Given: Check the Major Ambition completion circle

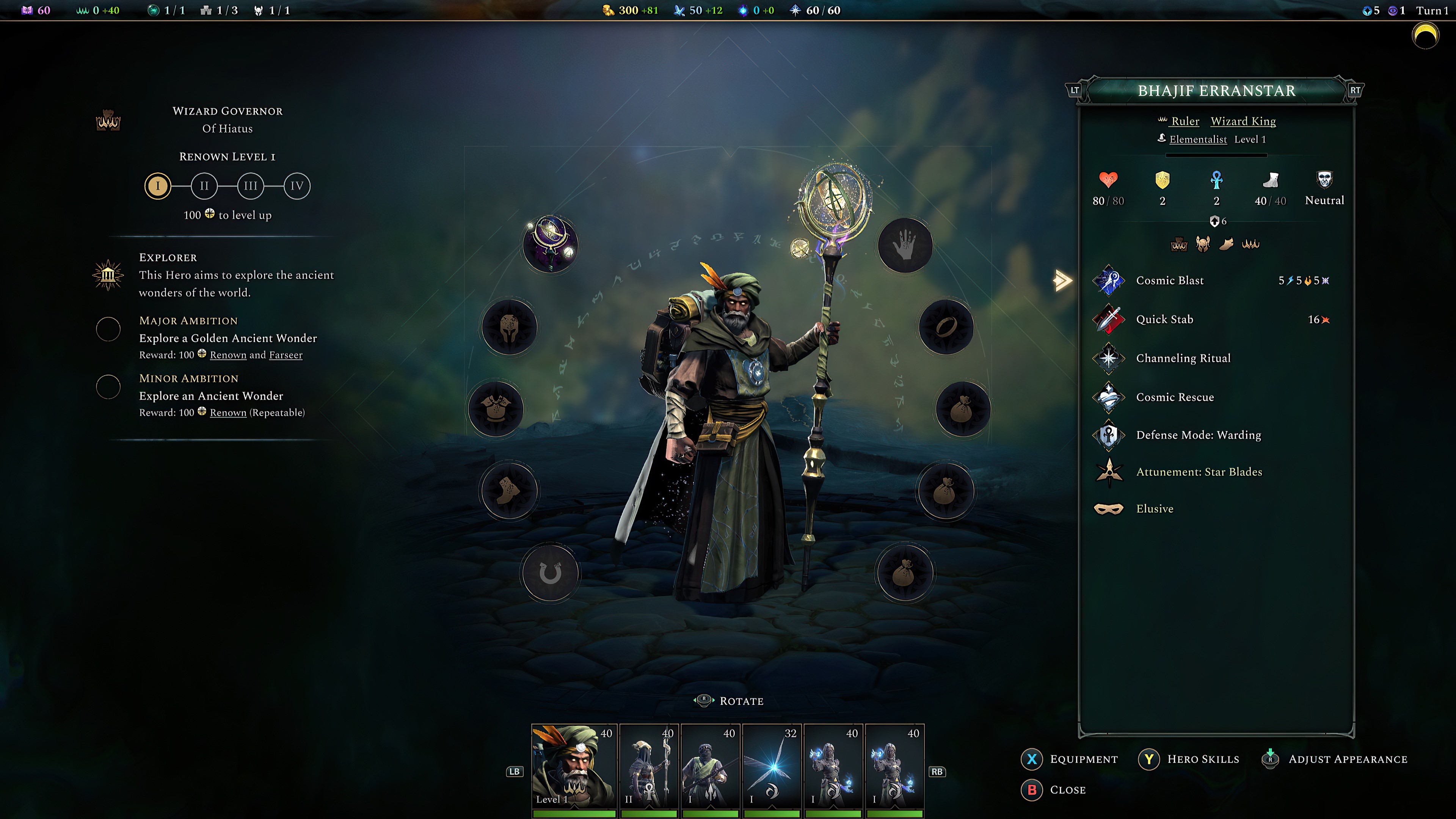Looking at the screenshot, I should pyautogui.click(x=108, y=329).
